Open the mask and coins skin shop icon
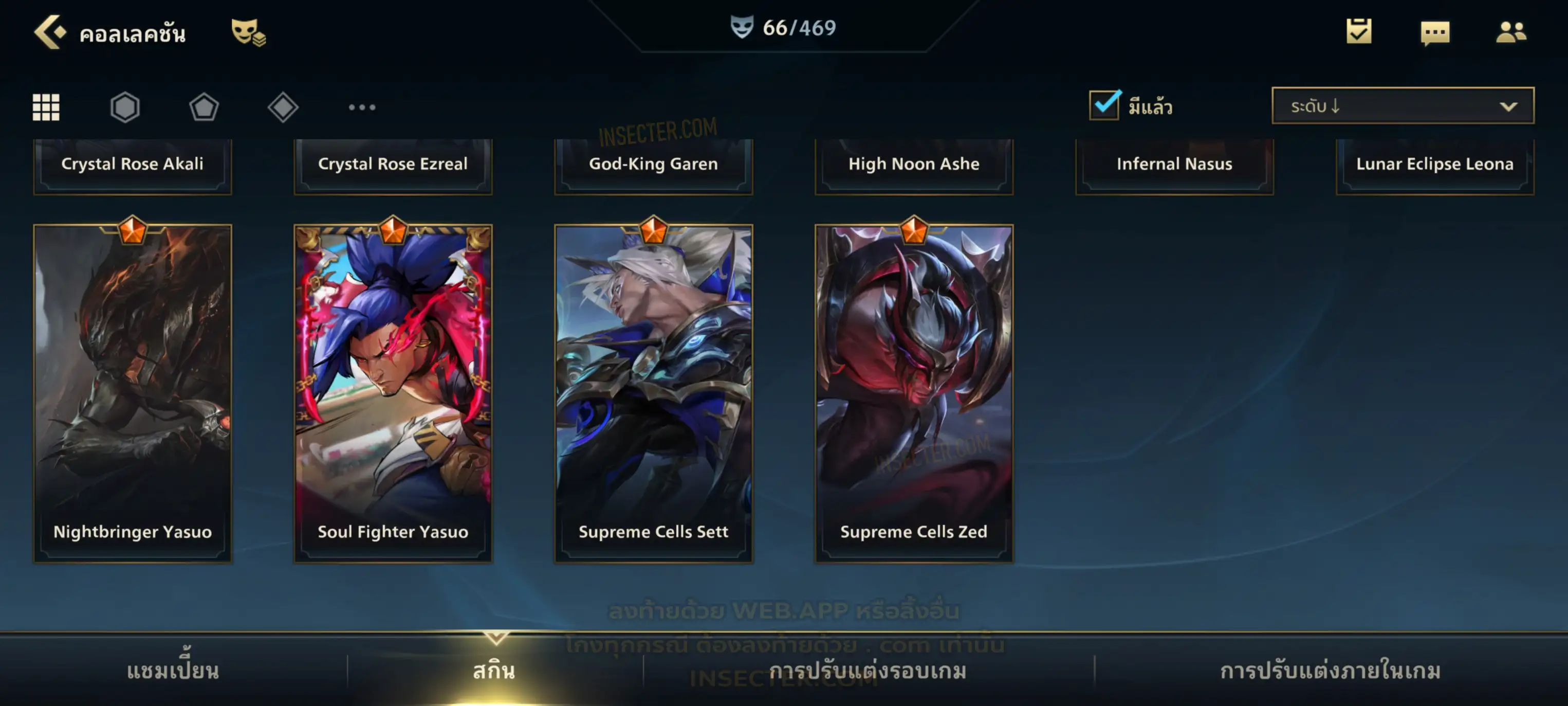The width and height of the screenshot is (1568, 706). coord(248,32)
